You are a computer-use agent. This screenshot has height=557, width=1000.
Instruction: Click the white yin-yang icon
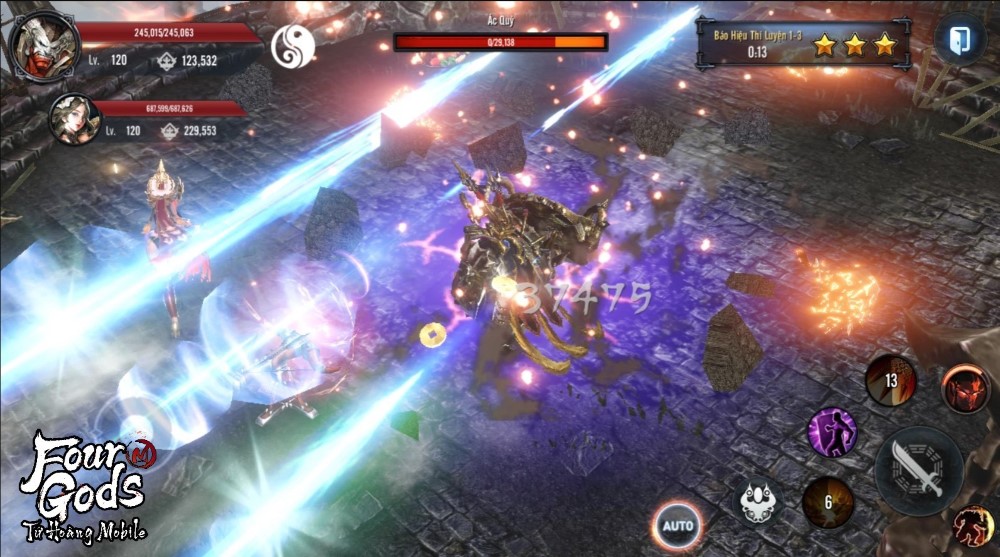click(x=292, y=46)
